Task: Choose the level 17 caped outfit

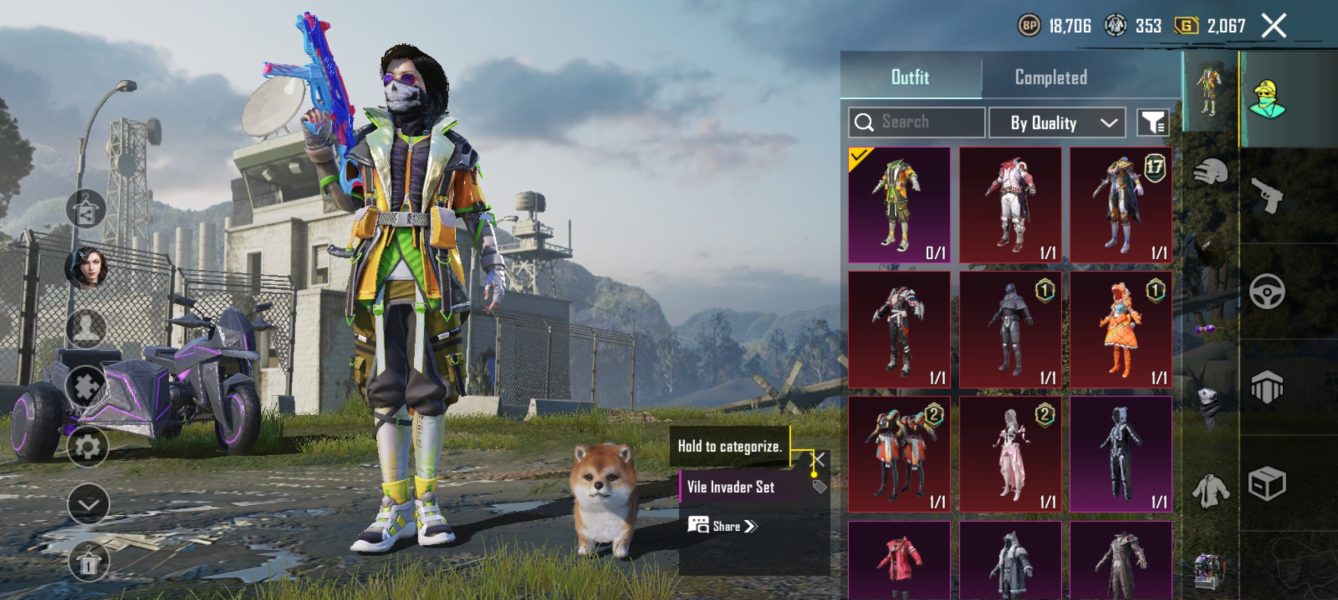Action: tap(1121, 205)
